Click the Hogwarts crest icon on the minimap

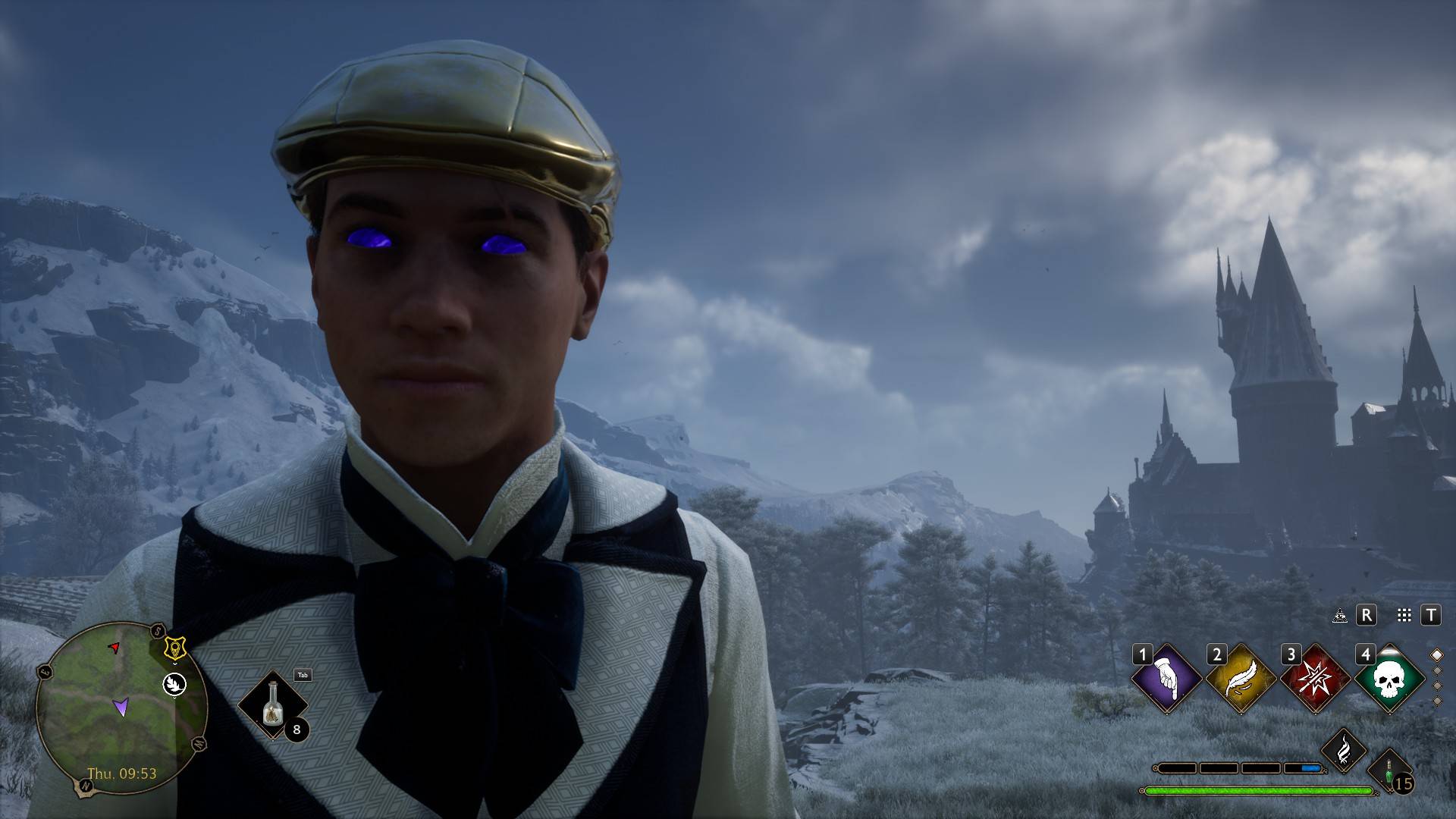175,648
